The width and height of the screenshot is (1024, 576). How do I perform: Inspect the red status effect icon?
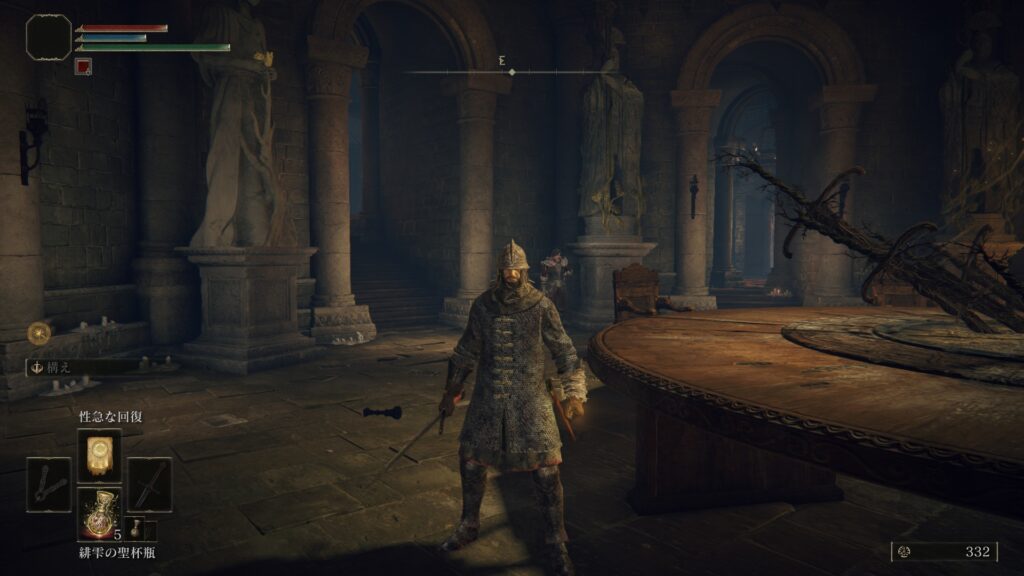pos(83,67)
